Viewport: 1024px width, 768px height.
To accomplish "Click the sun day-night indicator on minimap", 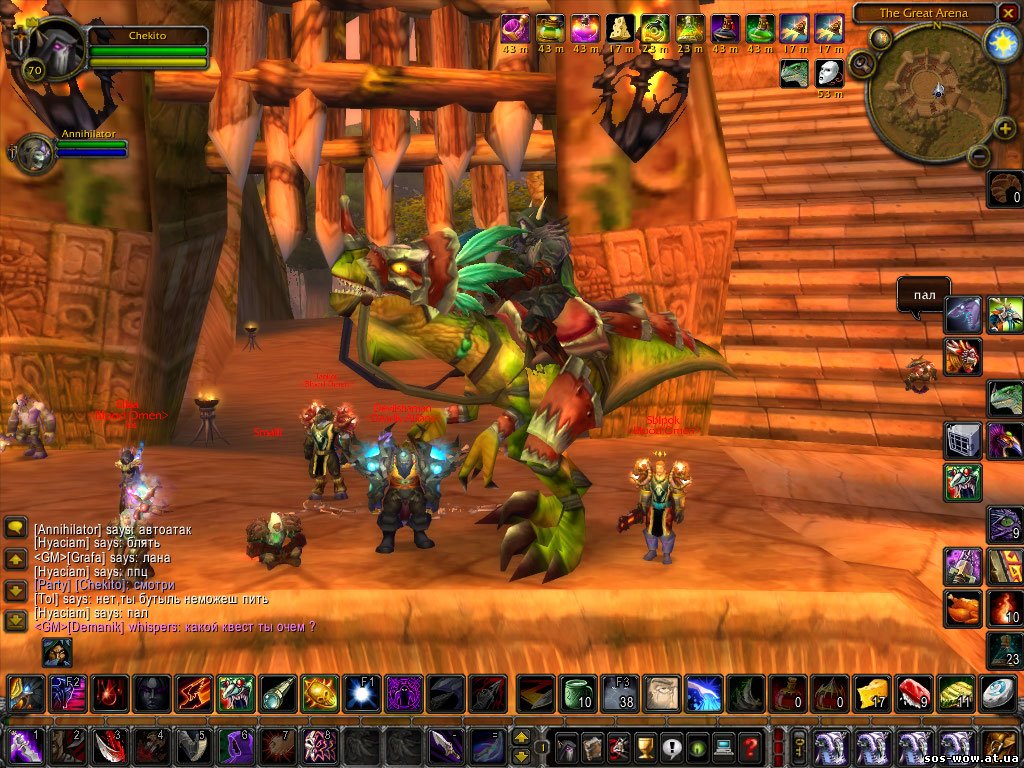I will (x=1001, y=42).
